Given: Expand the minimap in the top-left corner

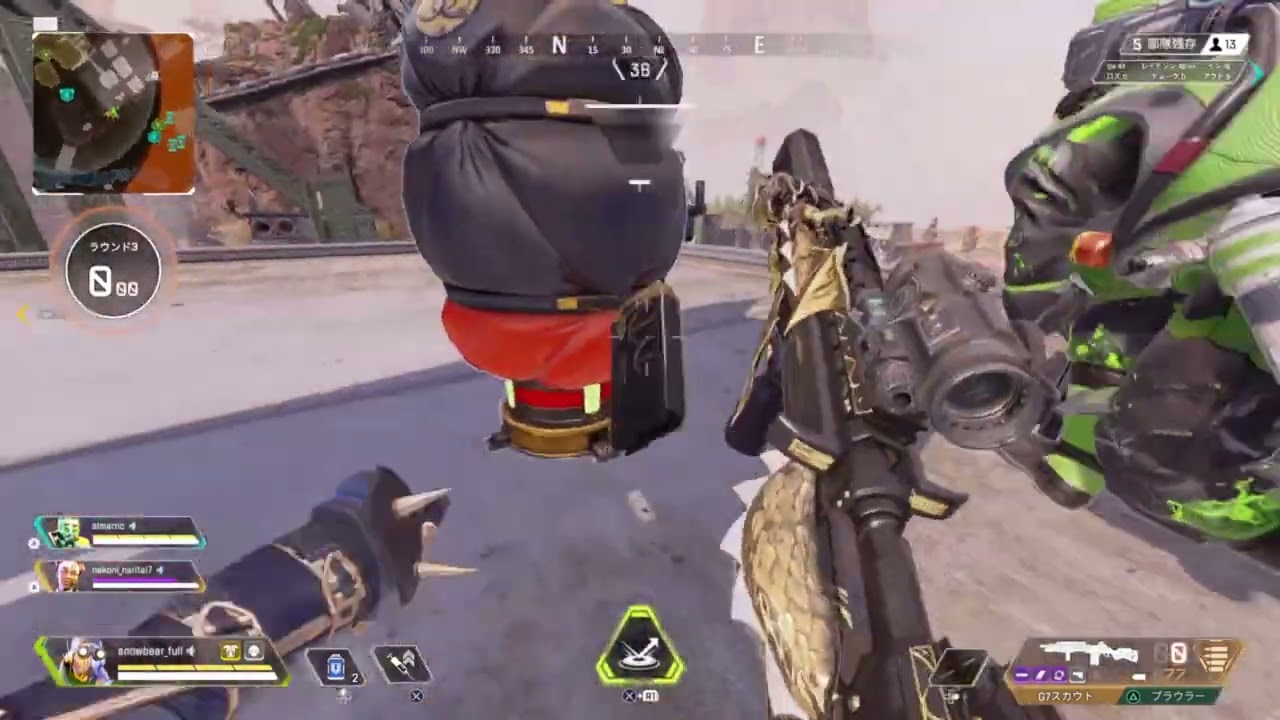Looking at the screenshot, I should (x=113, y=113).
